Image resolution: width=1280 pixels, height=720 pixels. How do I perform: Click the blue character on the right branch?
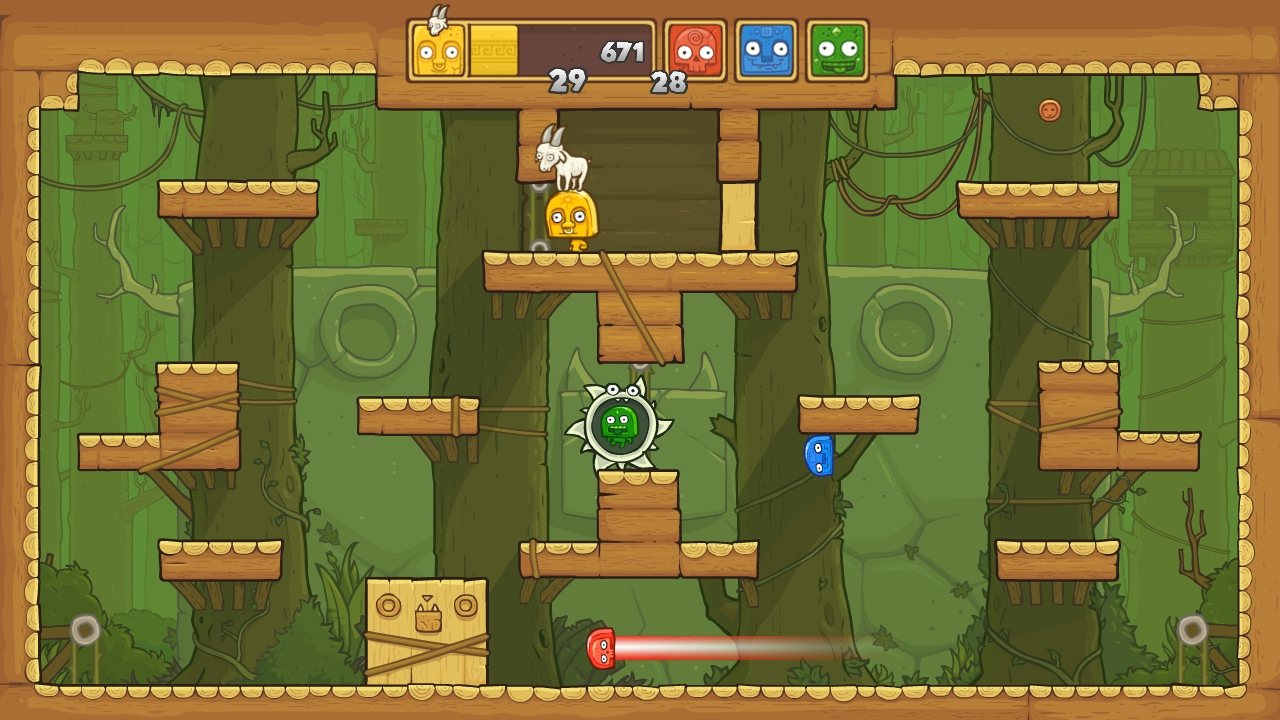click(x=820, y=458)
